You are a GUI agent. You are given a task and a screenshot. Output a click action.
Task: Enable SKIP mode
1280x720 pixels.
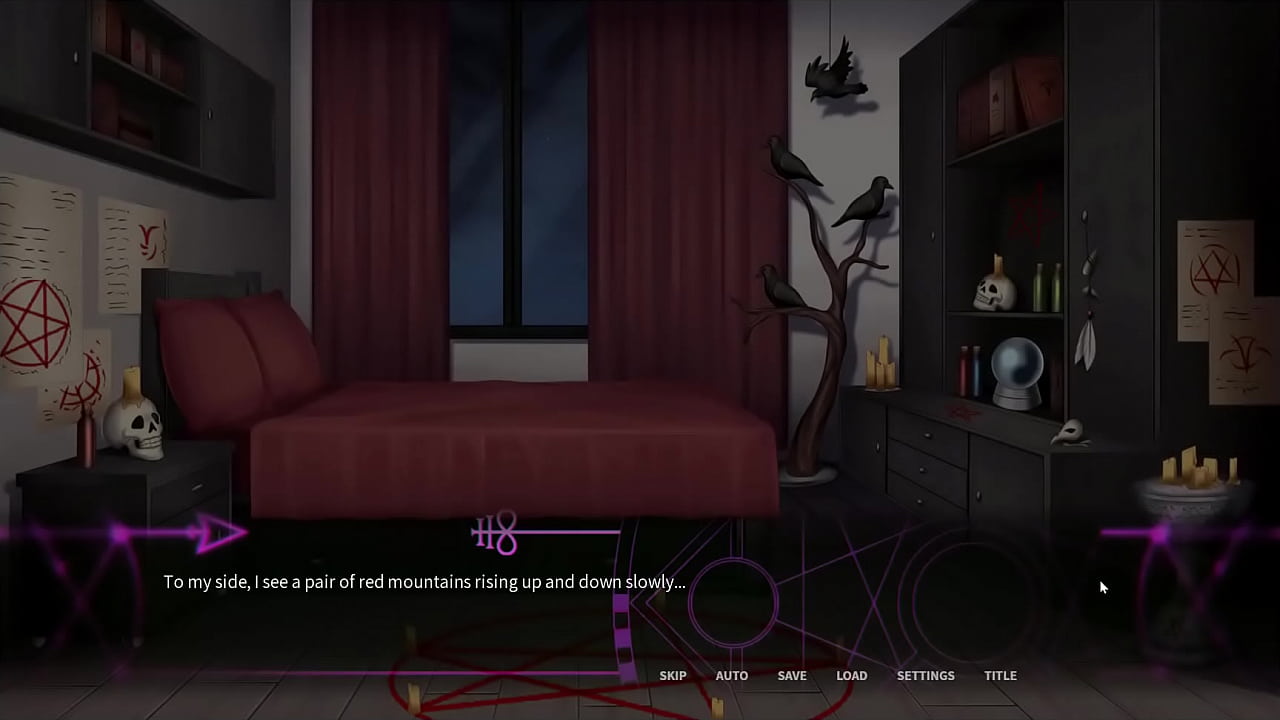(x=673, y=675)
